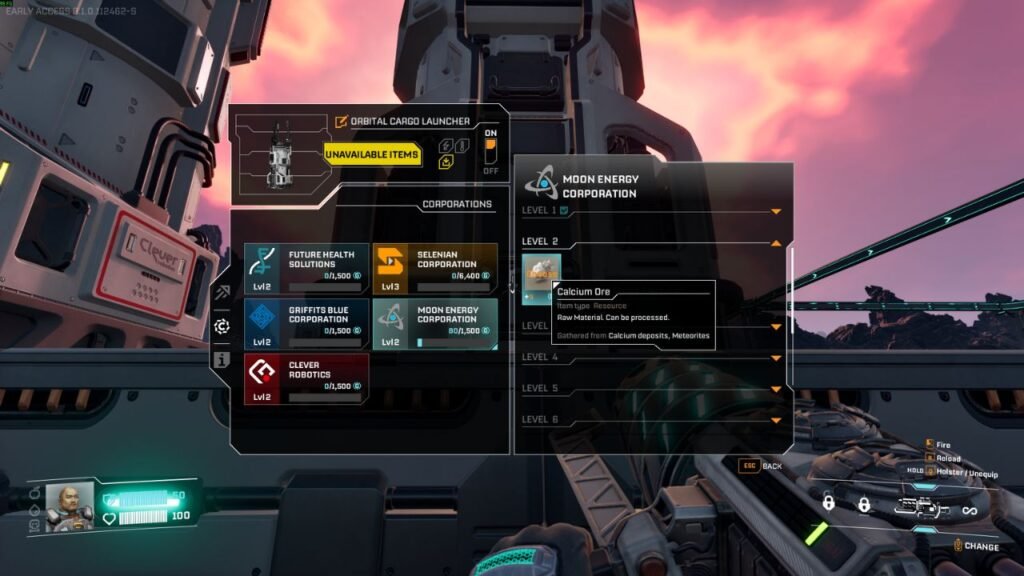
Task: Click the yellow Unavailable Items button
Action: pos(372,155)
